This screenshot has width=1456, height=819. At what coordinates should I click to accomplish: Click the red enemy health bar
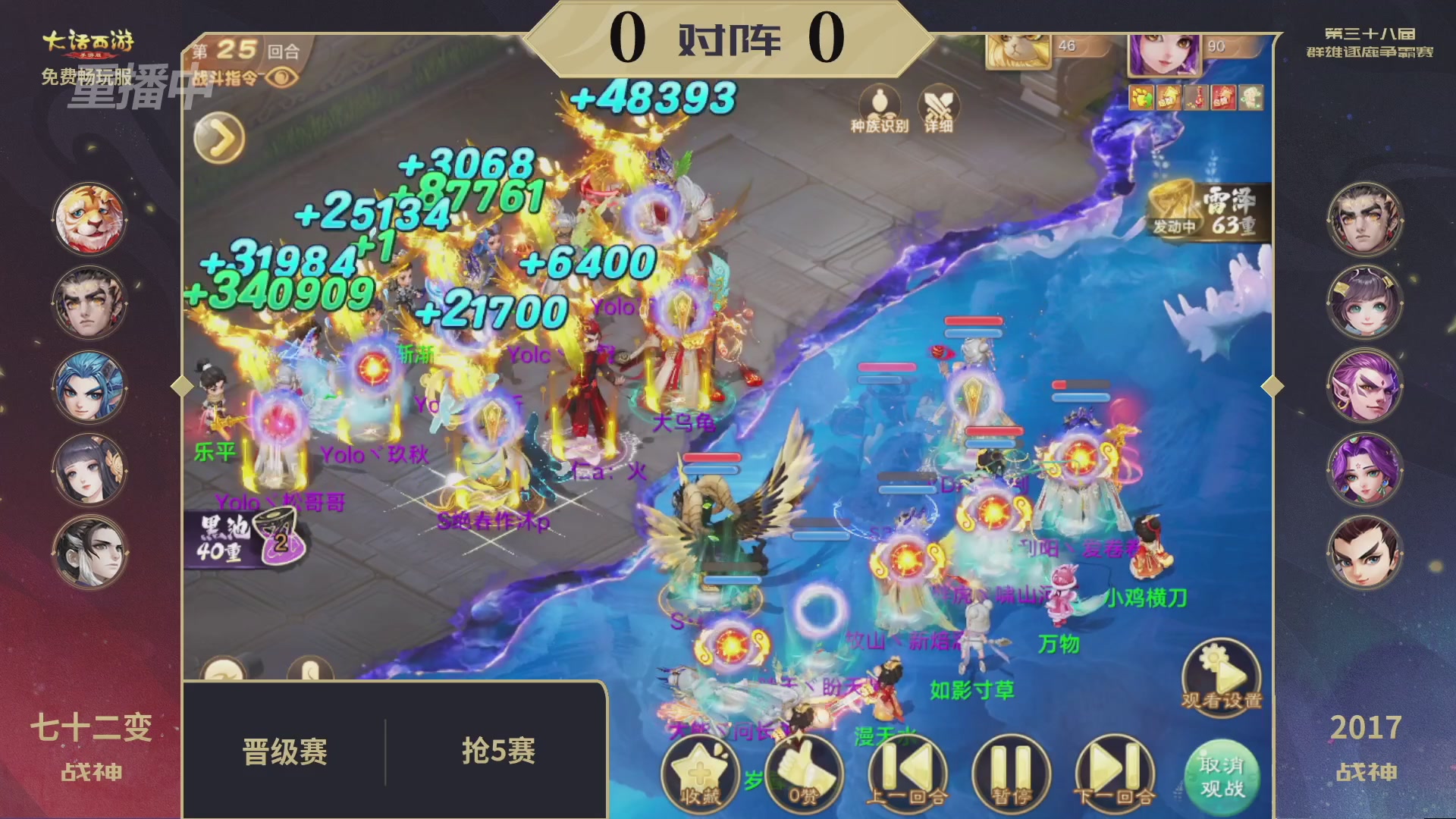point(974,321)
